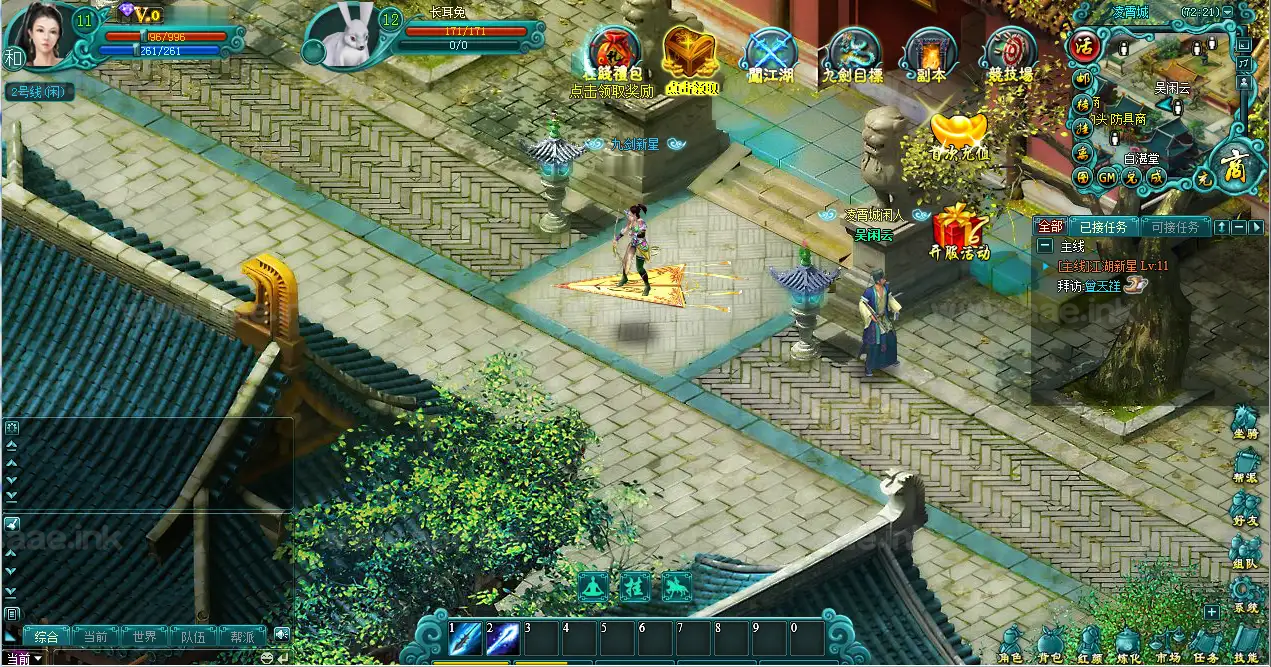Open the 竞技场 arena icon
1271x667 pixels.
click(x=1010, y=51)
